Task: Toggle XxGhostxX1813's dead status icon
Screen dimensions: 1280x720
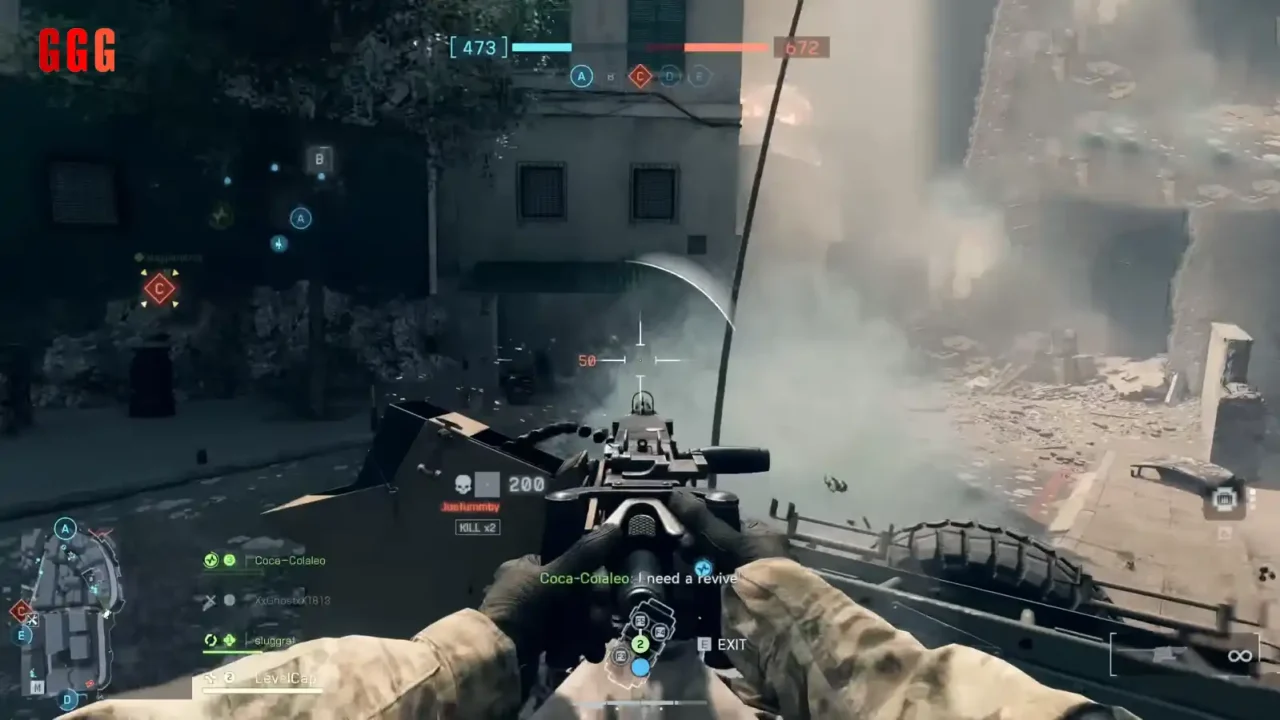Action: coord(211,600)
